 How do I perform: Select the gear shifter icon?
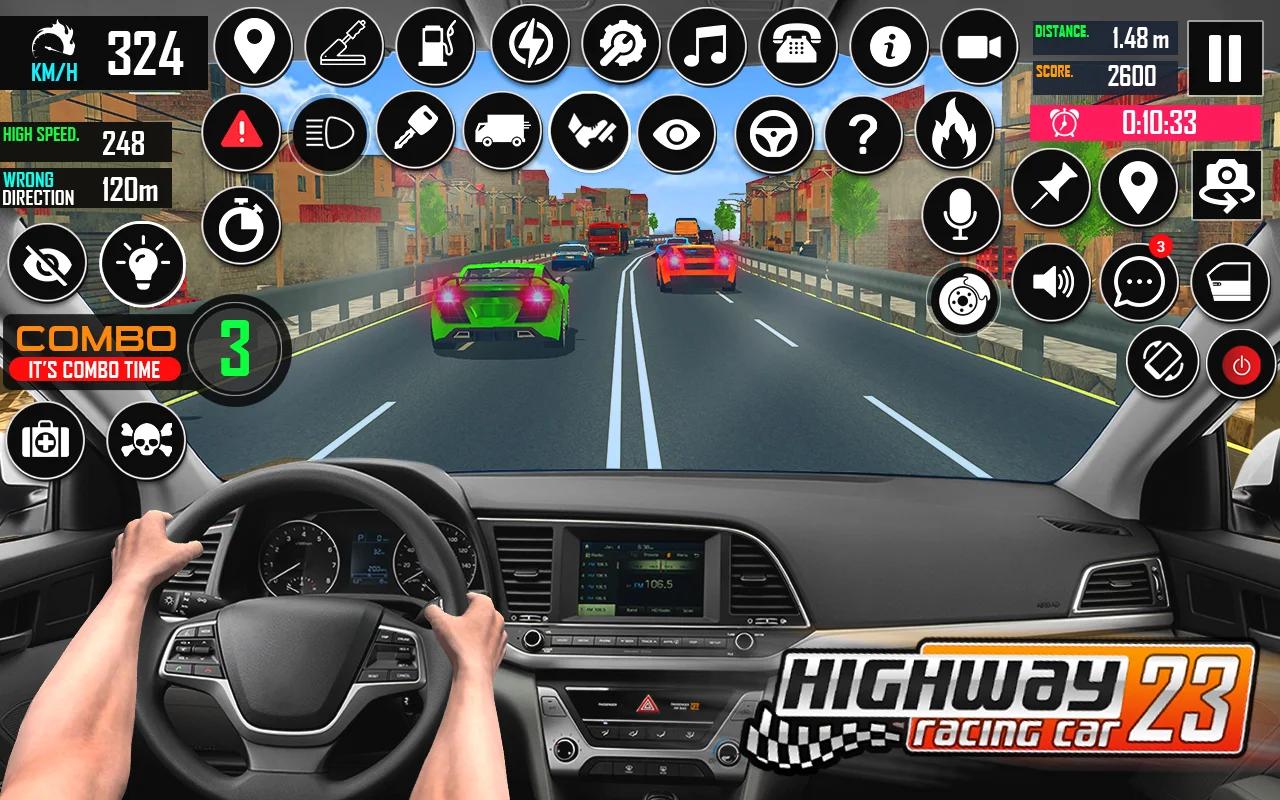click(x=345, y=45)
